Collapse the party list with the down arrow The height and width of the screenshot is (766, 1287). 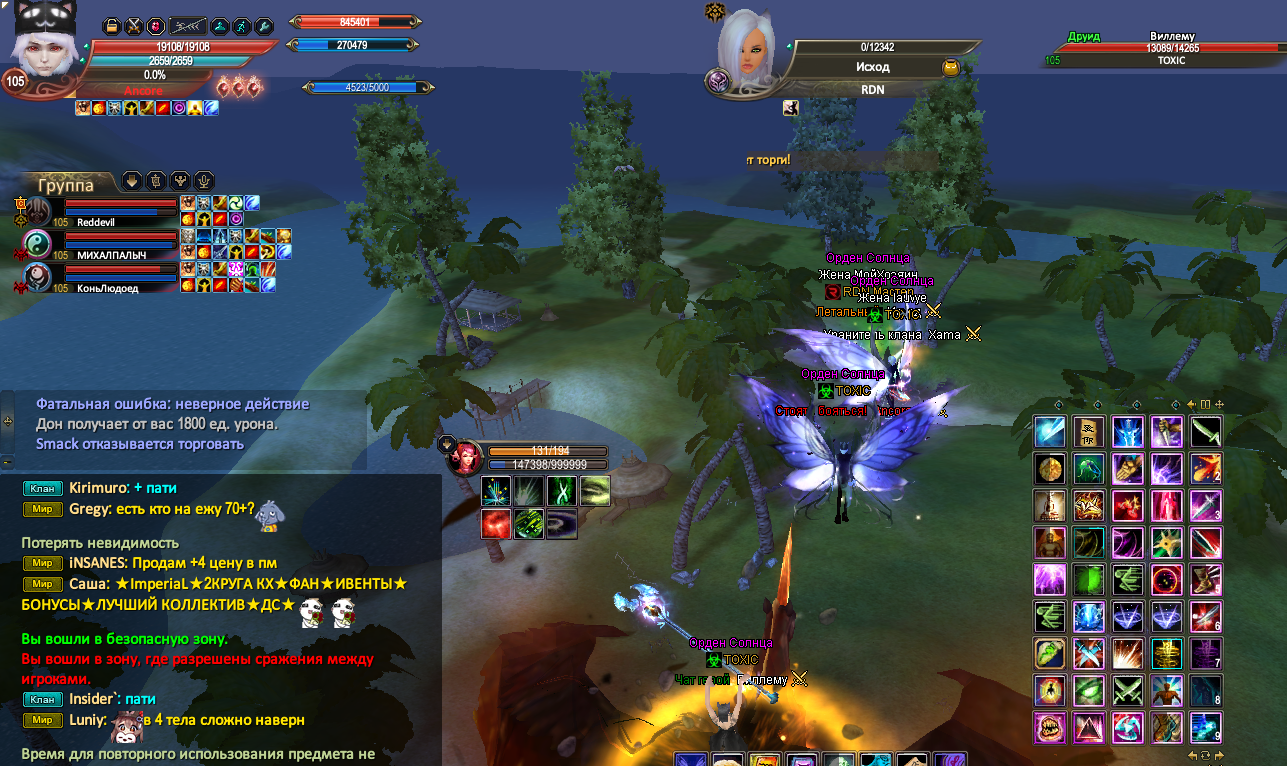131,181
